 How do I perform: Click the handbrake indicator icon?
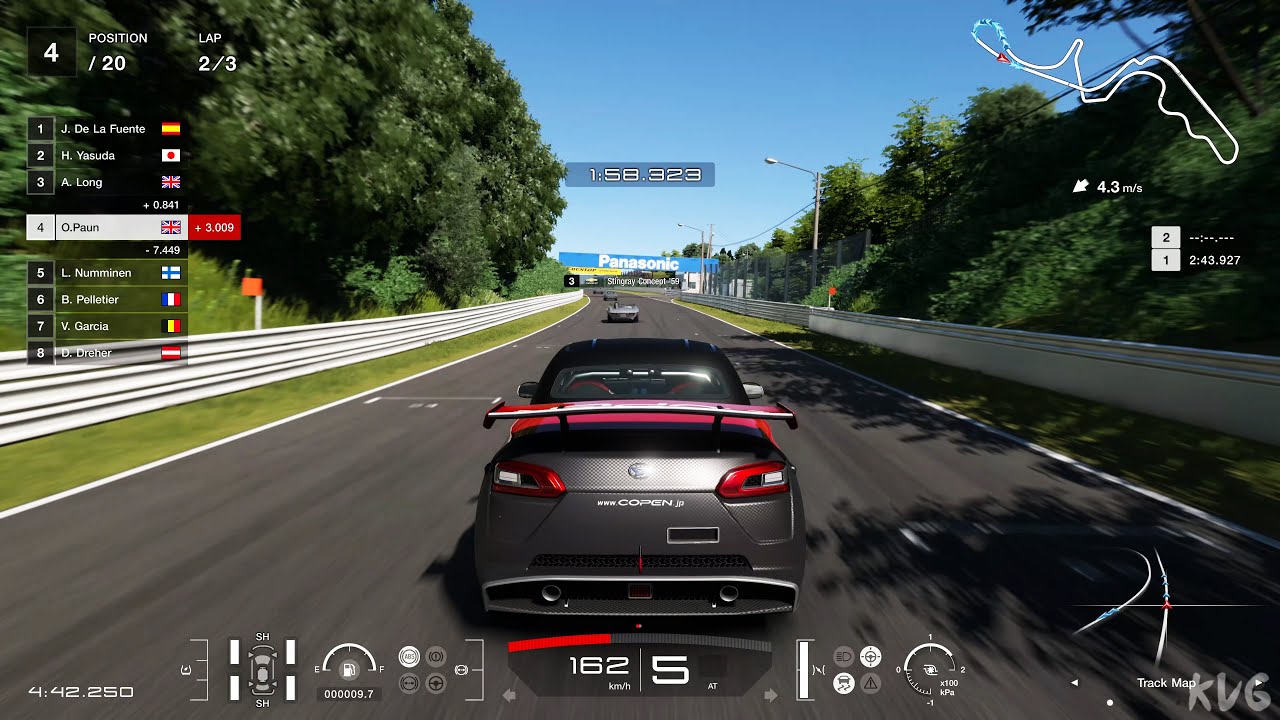(436, 656)
